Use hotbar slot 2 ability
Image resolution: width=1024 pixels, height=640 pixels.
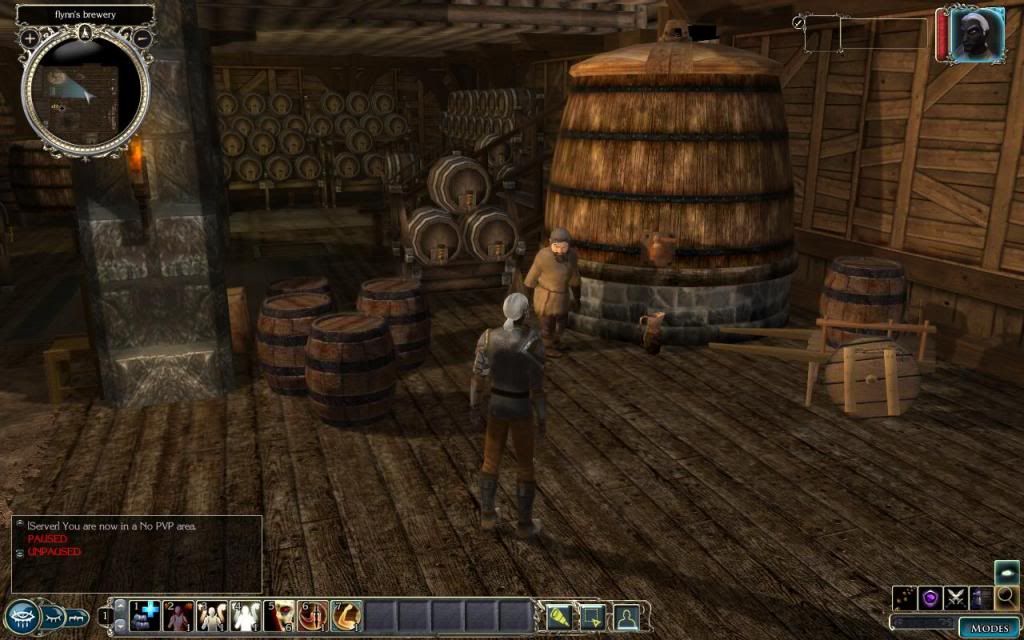click(x=180, y=616)
